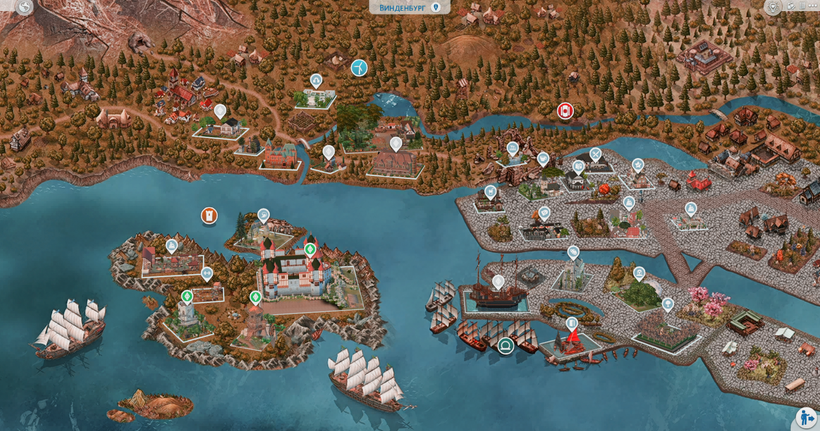Select the teal archway marker in the harbor
Image resolution: width=820 pixels, height=431 pixels.
point(506,346)
